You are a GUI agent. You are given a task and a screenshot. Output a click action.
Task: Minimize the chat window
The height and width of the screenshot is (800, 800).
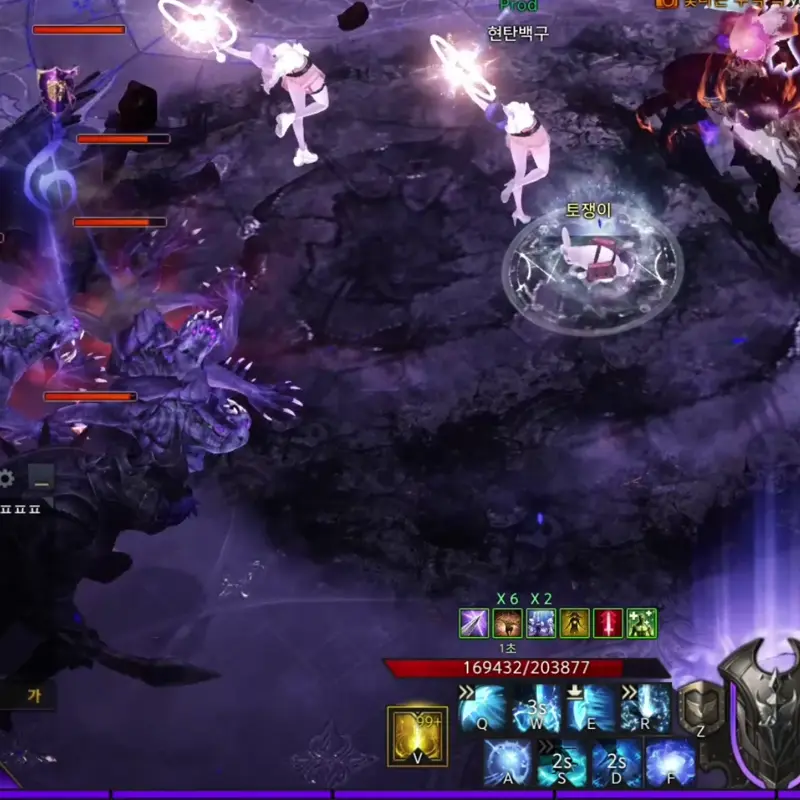point(41,479)
